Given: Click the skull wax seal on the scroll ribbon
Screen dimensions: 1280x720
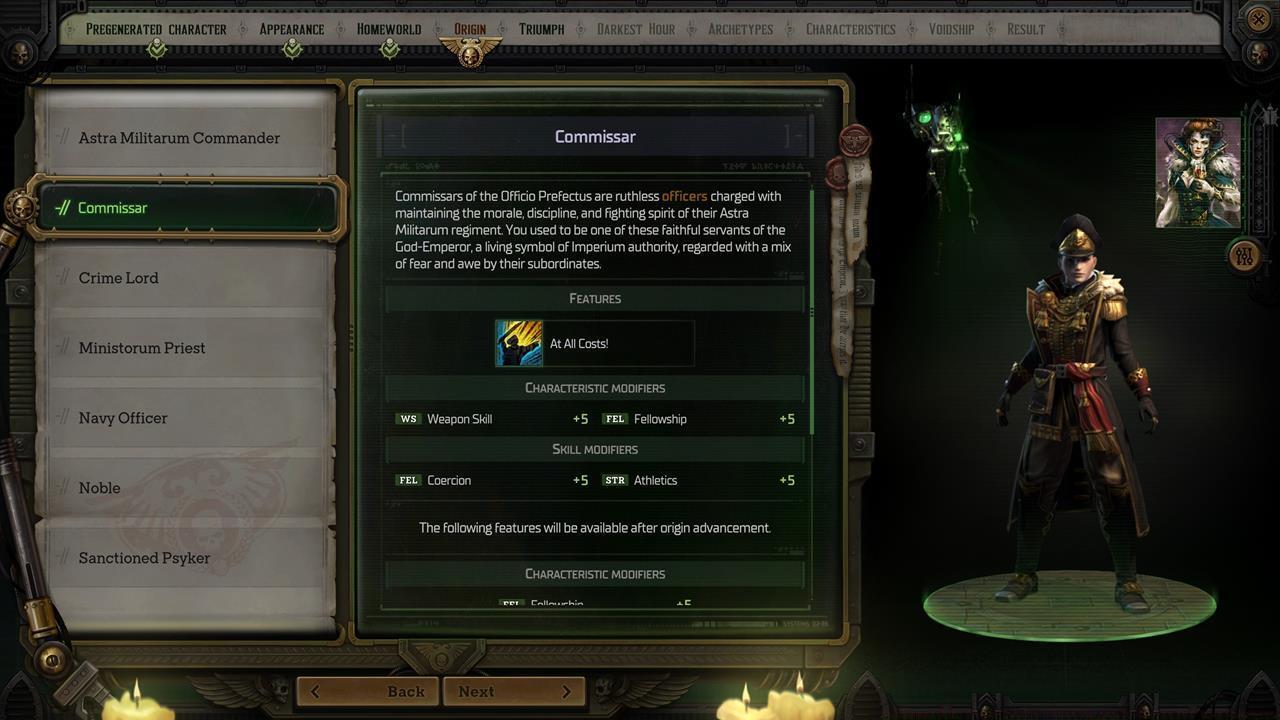Looking at the screenshot, I should tap(836, 176).
